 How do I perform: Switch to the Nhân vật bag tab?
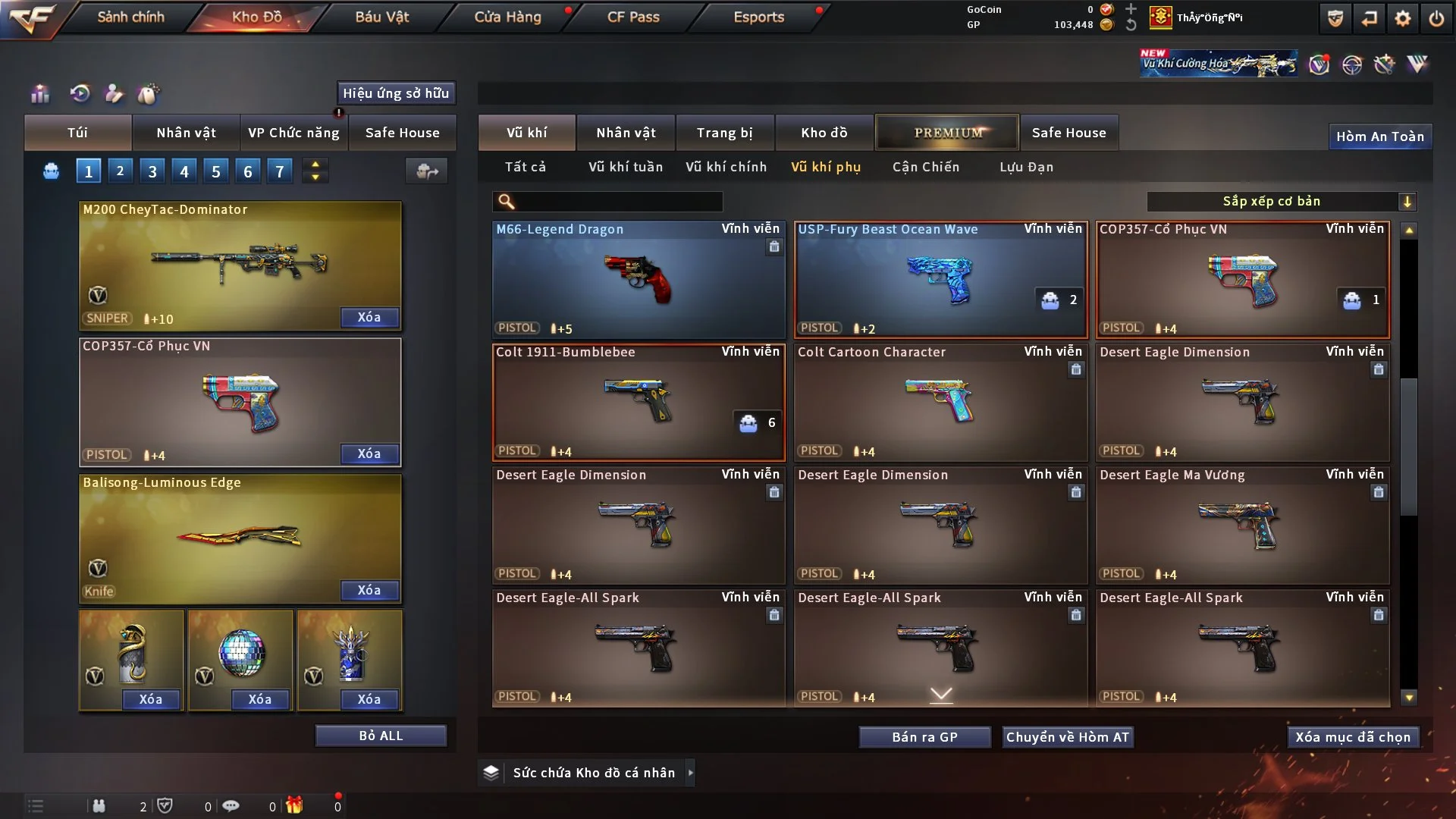(x=186, y=133)
